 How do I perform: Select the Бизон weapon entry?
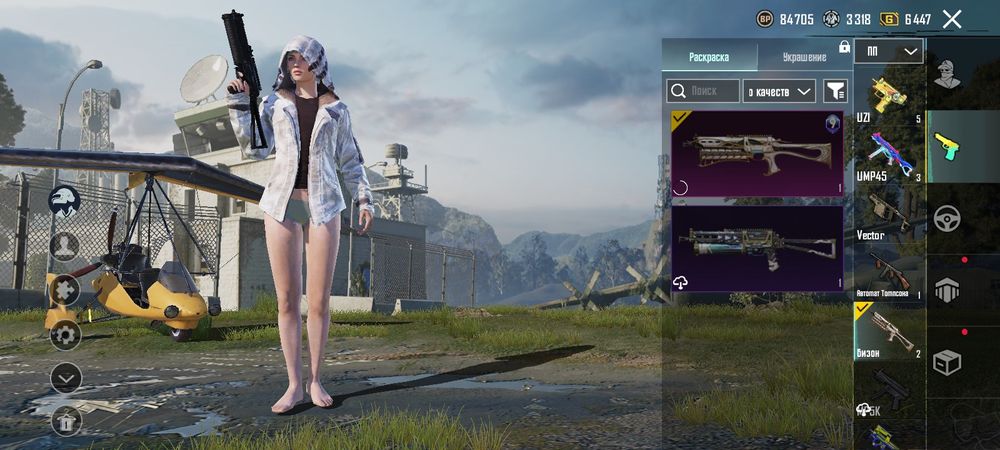[888, 331]
